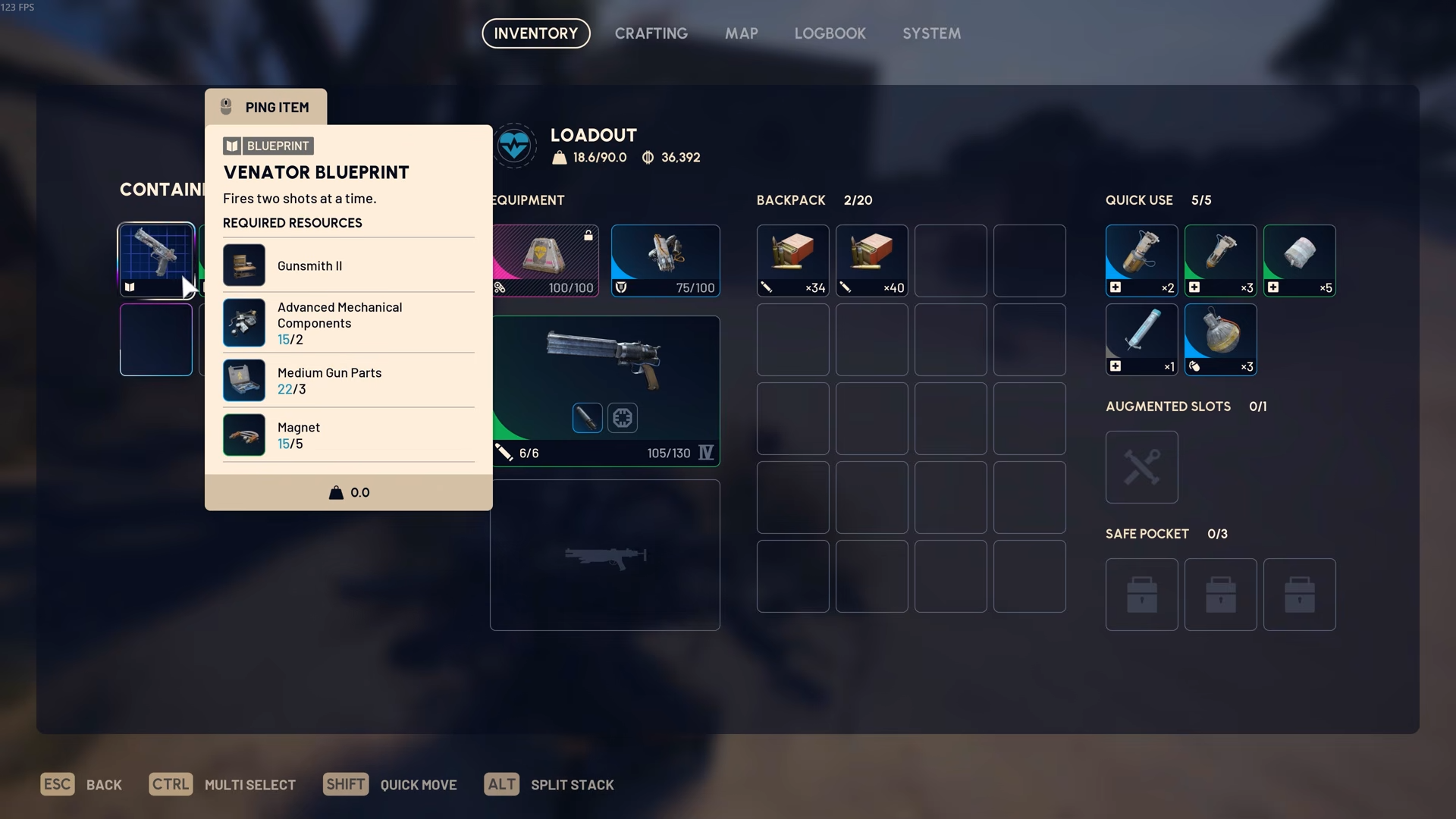Click the empty secondary weapon slot
The image size is (1456, 819).
click(604, 554)
